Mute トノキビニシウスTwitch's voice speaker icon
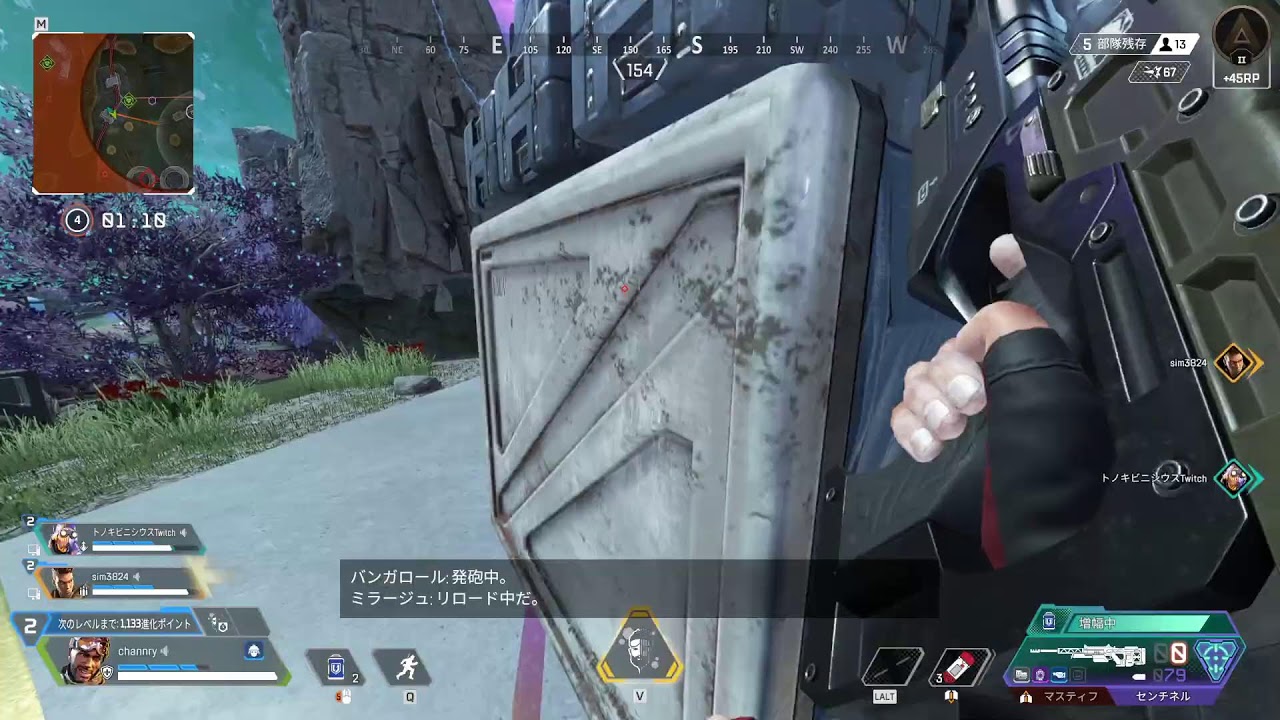 (x=182, y=533)
